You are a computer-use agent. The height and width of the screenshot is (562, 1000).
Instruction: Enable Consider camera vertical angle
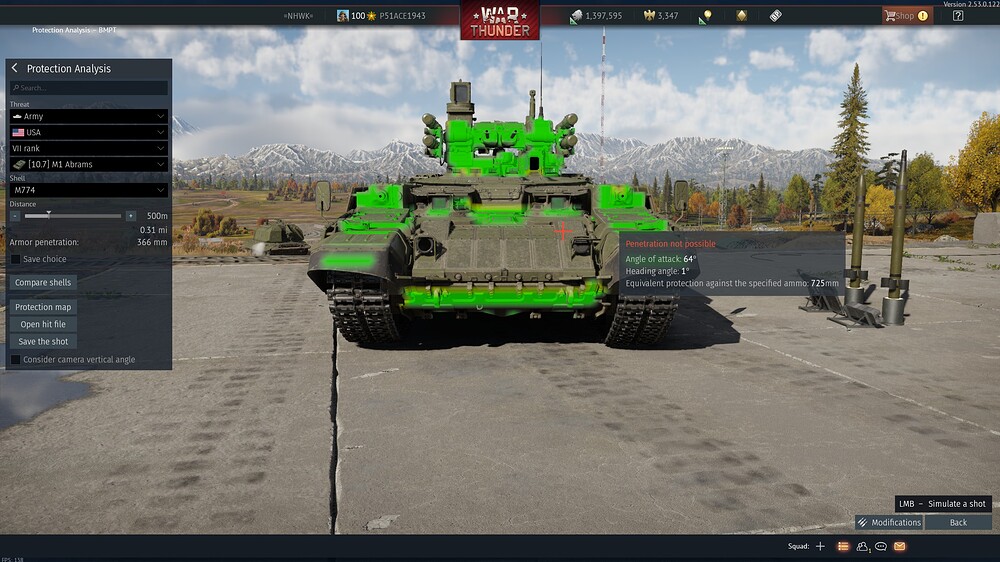[x=15, y=359]
